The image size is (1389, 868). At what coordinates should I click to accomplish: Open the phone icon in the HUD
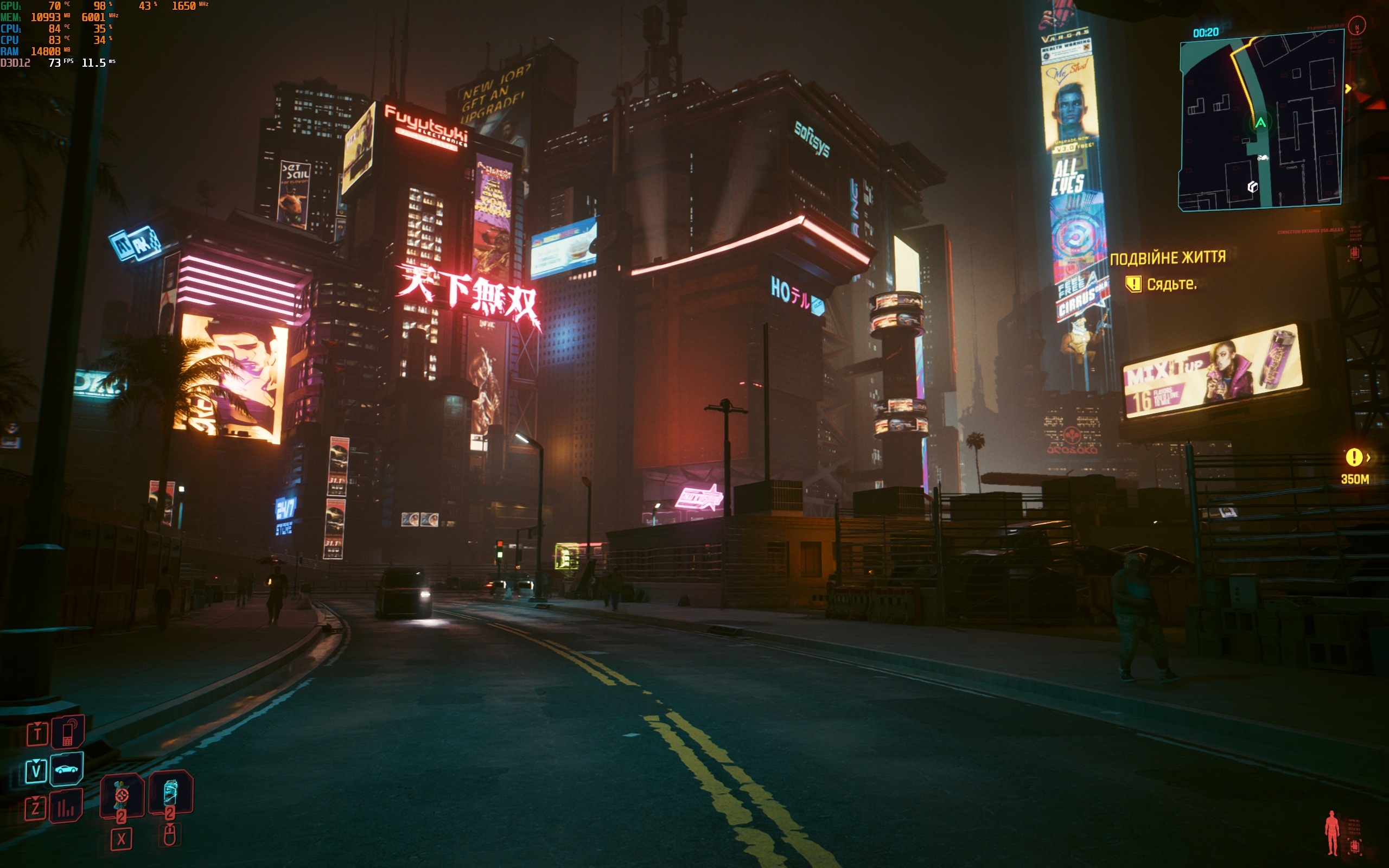(68, 732)
